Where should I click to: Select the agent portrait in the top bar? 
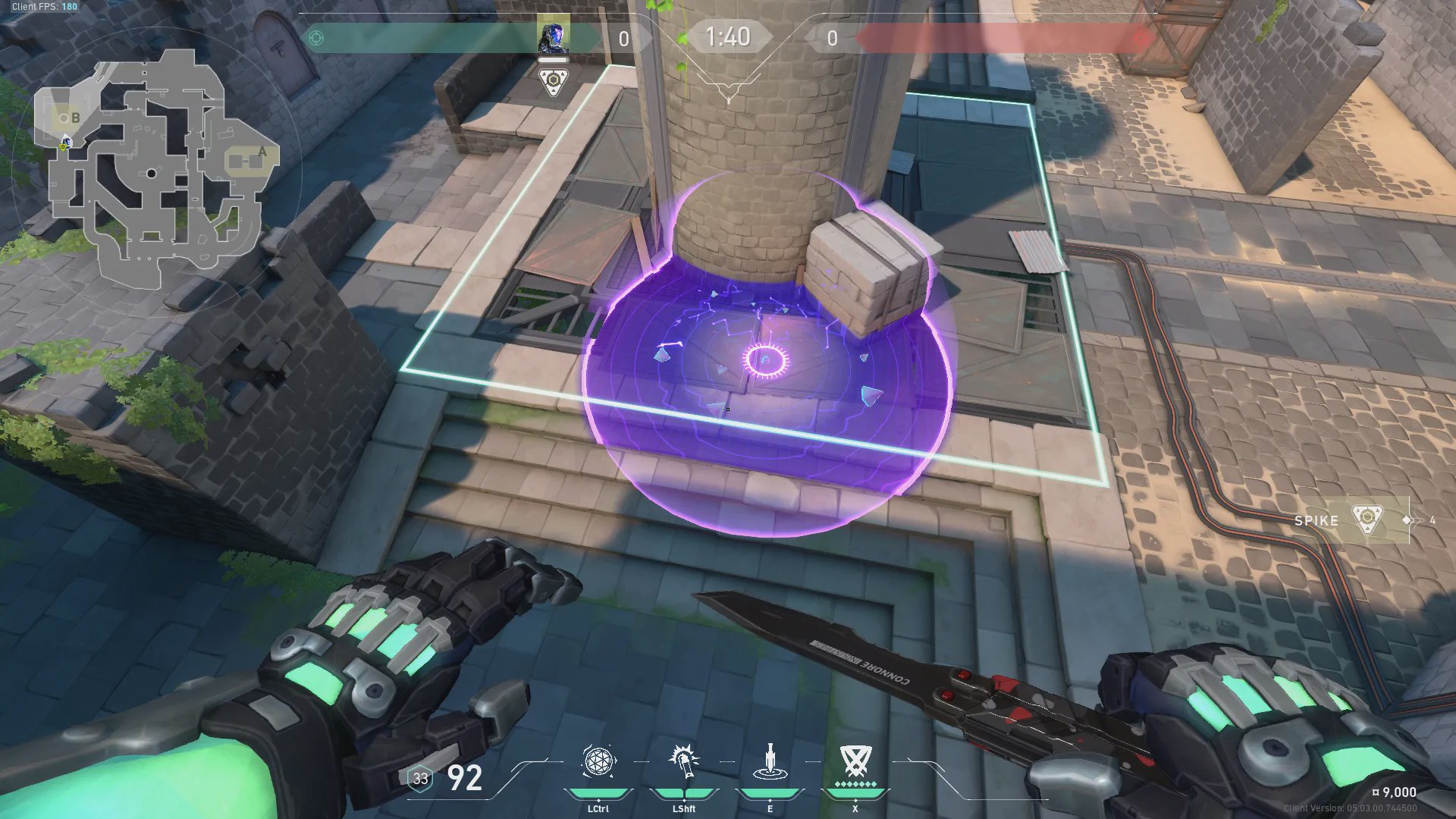[x=553, y=37]
